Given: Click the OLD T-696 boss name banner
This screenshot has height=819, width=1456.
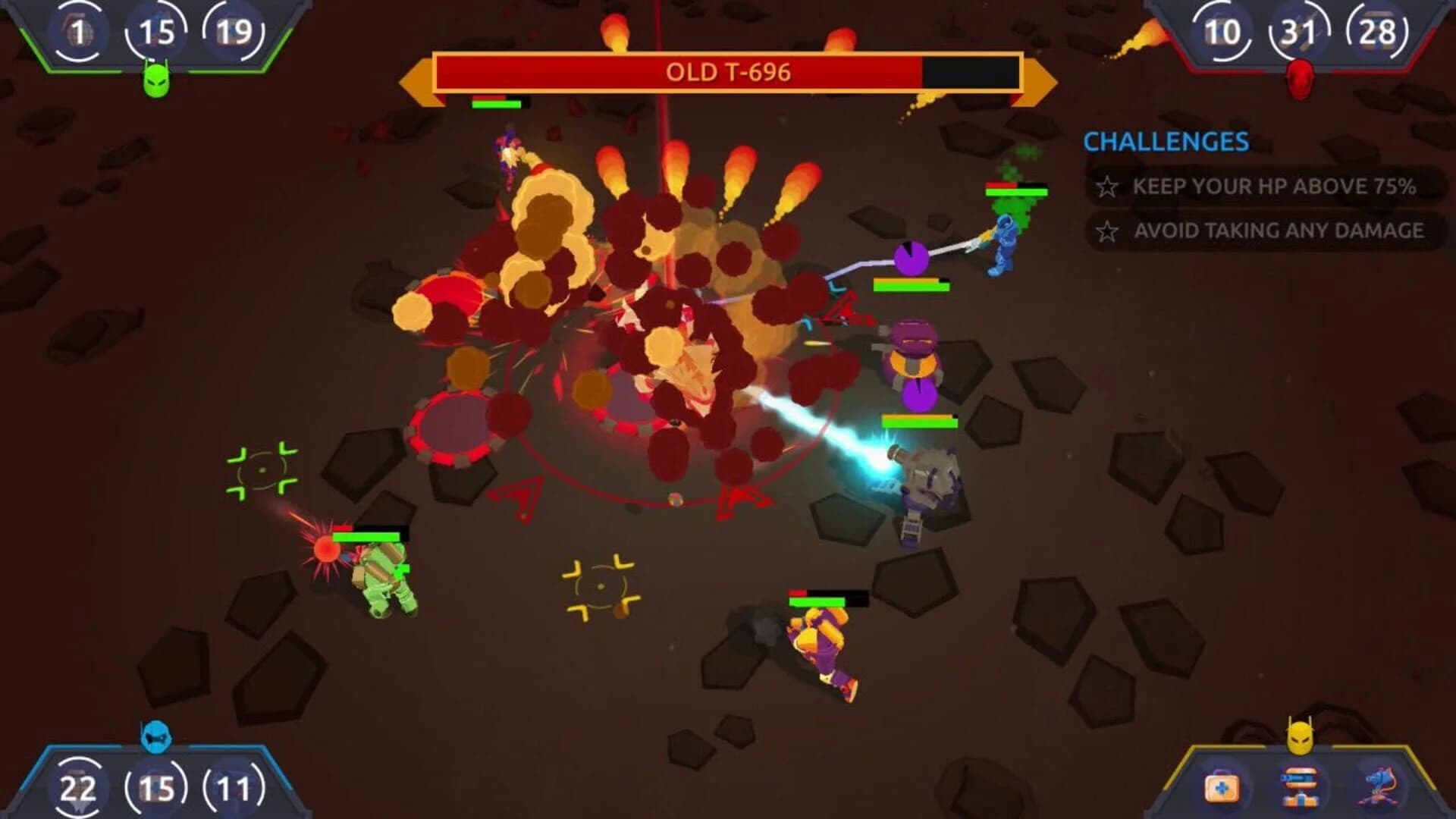Looking at the screenshot, I should [x=728, y=74].
